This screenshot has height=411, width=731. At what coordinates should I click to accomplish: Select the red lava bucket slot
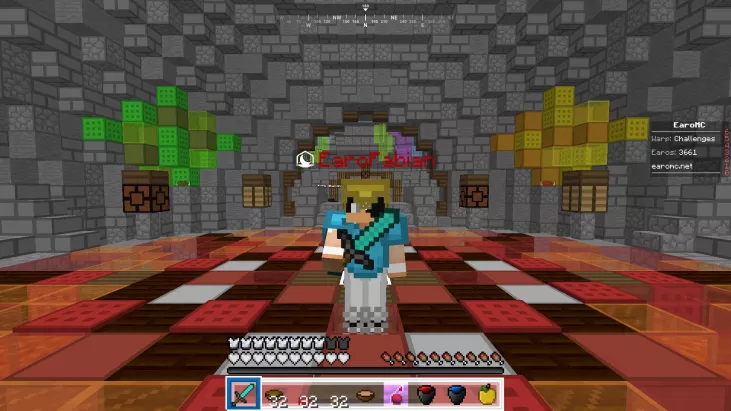[x=426, y=394]
